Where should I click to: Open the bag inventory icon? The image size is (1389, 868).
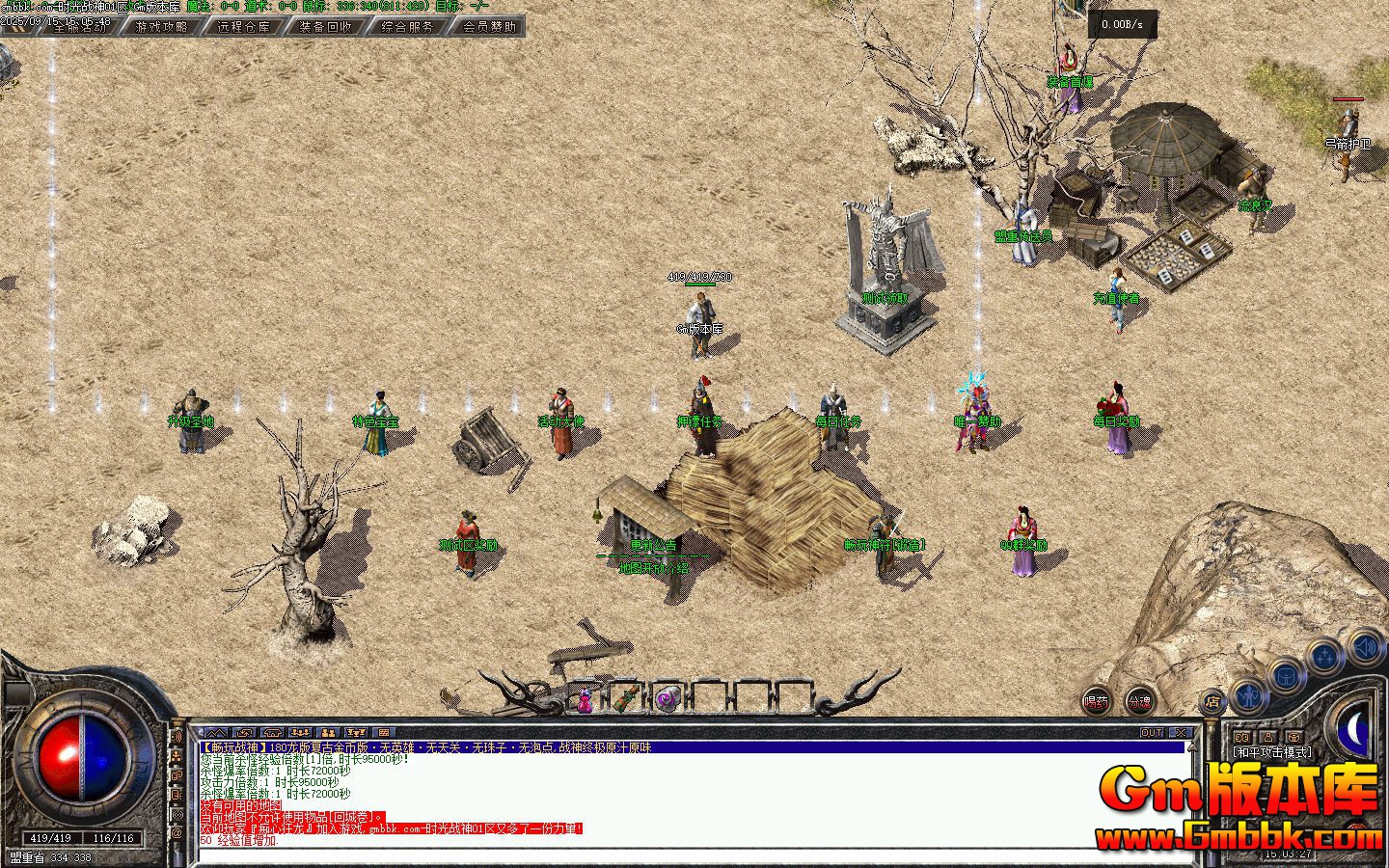click(x=1288, y=676)
